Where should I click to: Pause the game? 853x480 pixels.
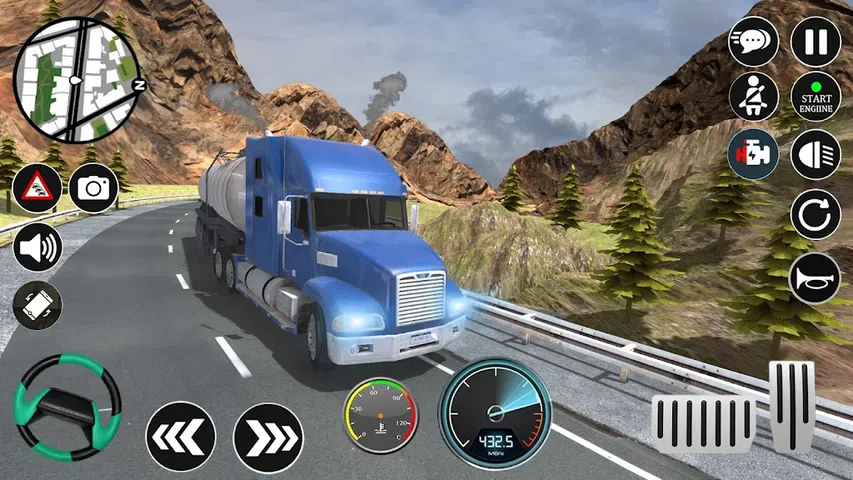[815, 42]
